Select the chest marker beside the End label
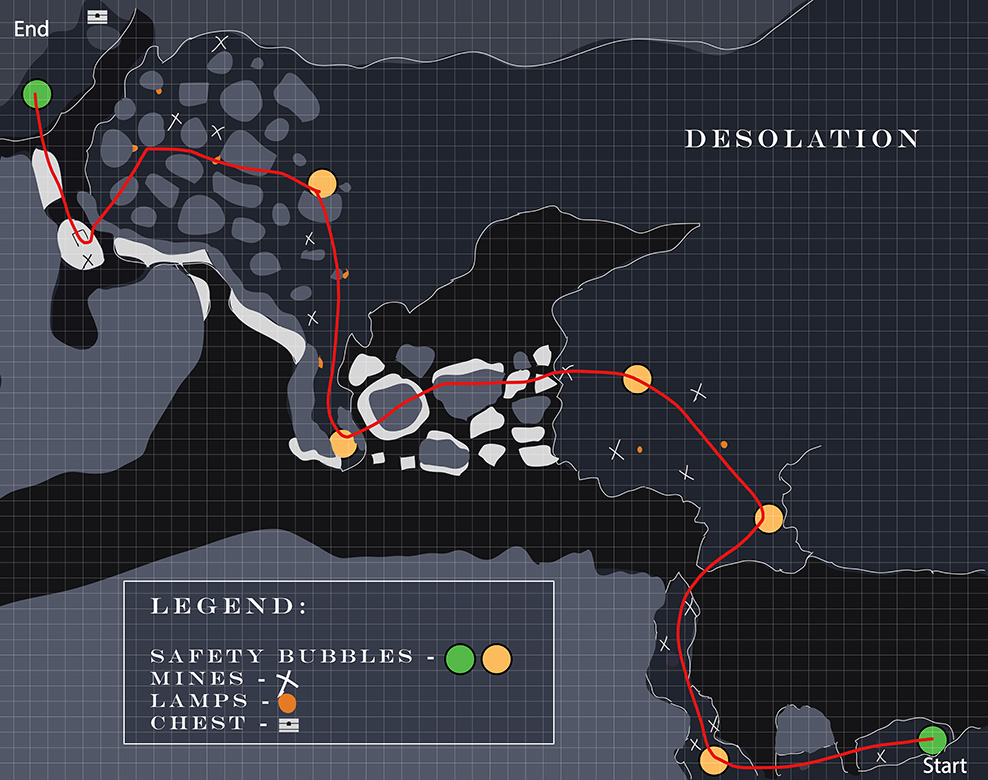 (97, 17)
